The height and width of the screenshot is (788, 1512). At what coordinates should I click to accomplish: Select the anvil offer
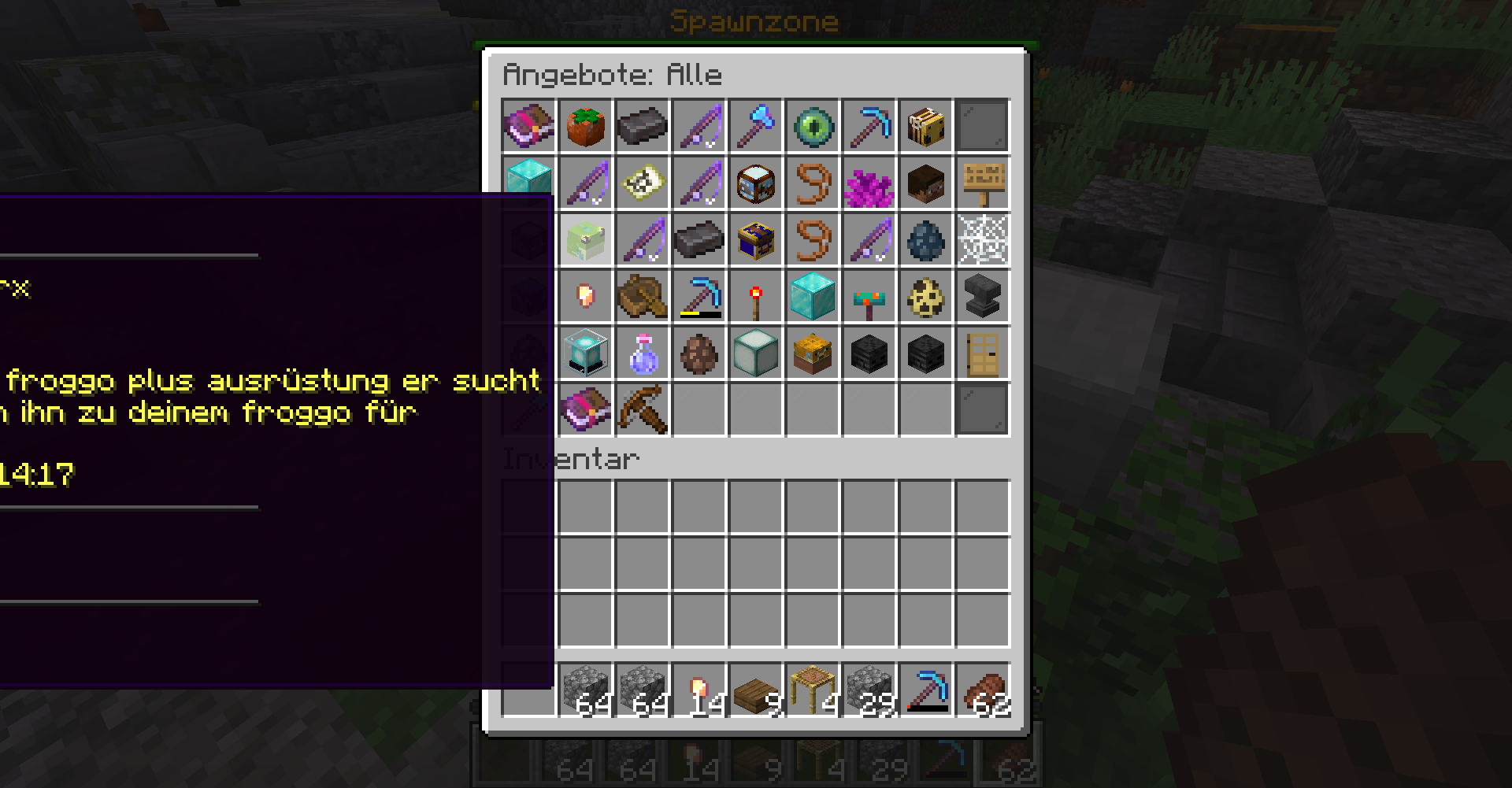tap(983, 296)
